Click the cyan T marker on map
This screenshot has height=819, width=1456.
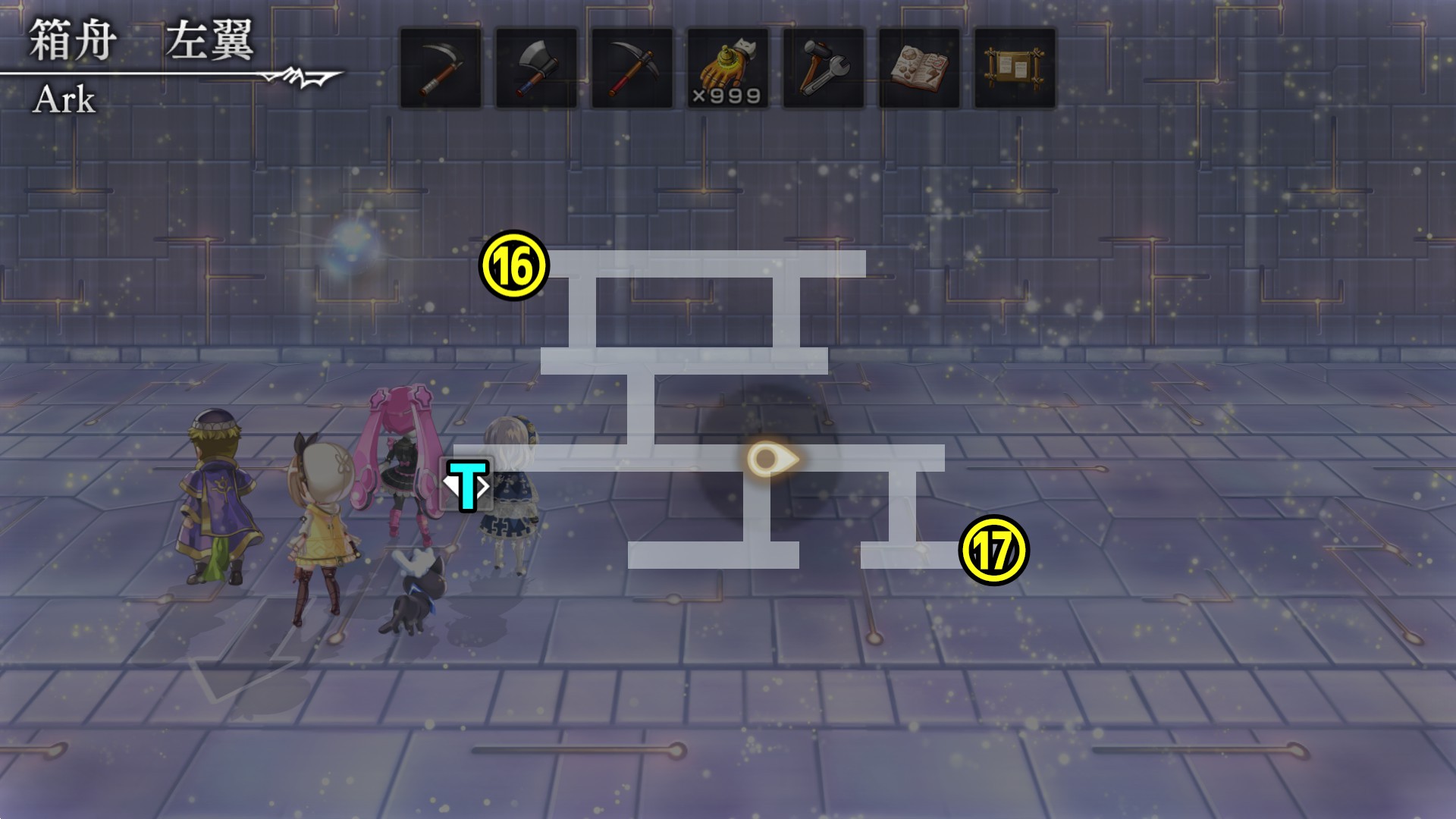click(467, 484)
